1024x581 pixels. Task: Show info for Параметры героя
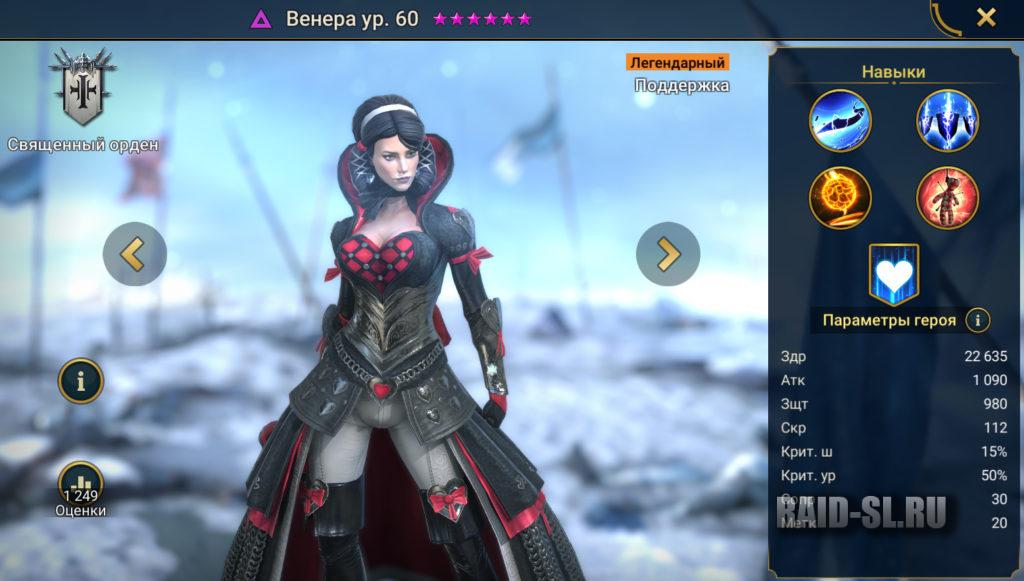(x=977, y=321)
